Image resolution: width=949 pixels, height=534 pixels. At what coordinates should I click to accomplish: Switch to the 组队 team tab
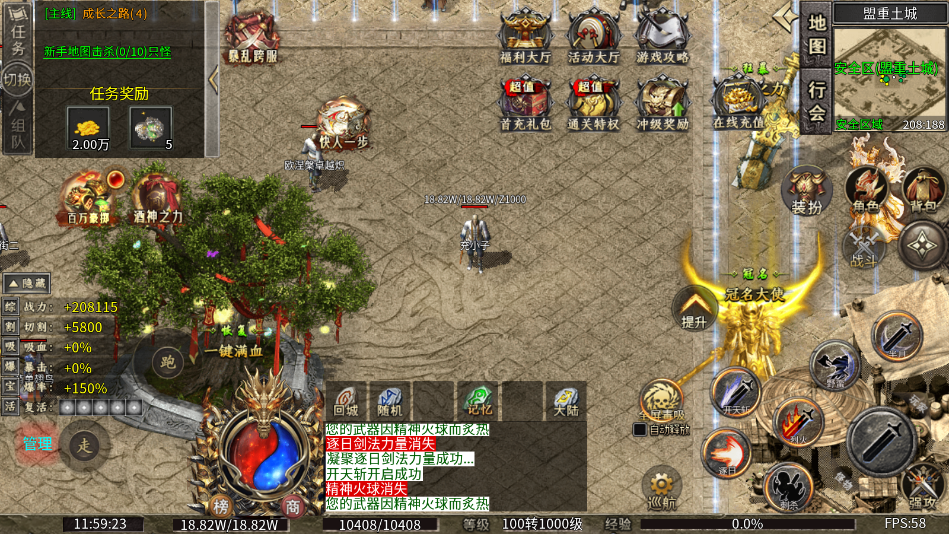coord(17,132)
